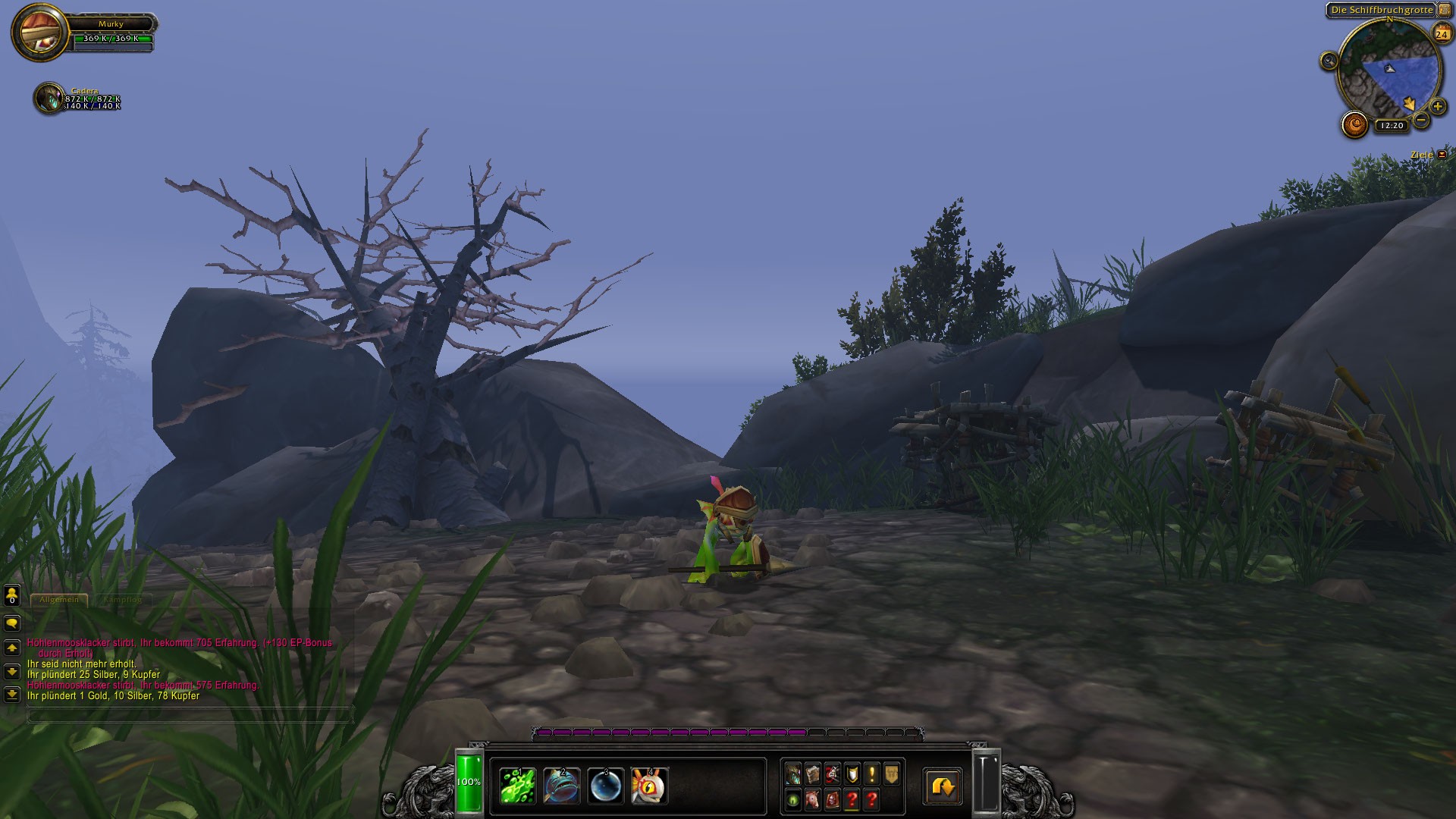Zoom in on the minimap
Viewport: 1456px width, 819px height.
[x=1437, y=107]
